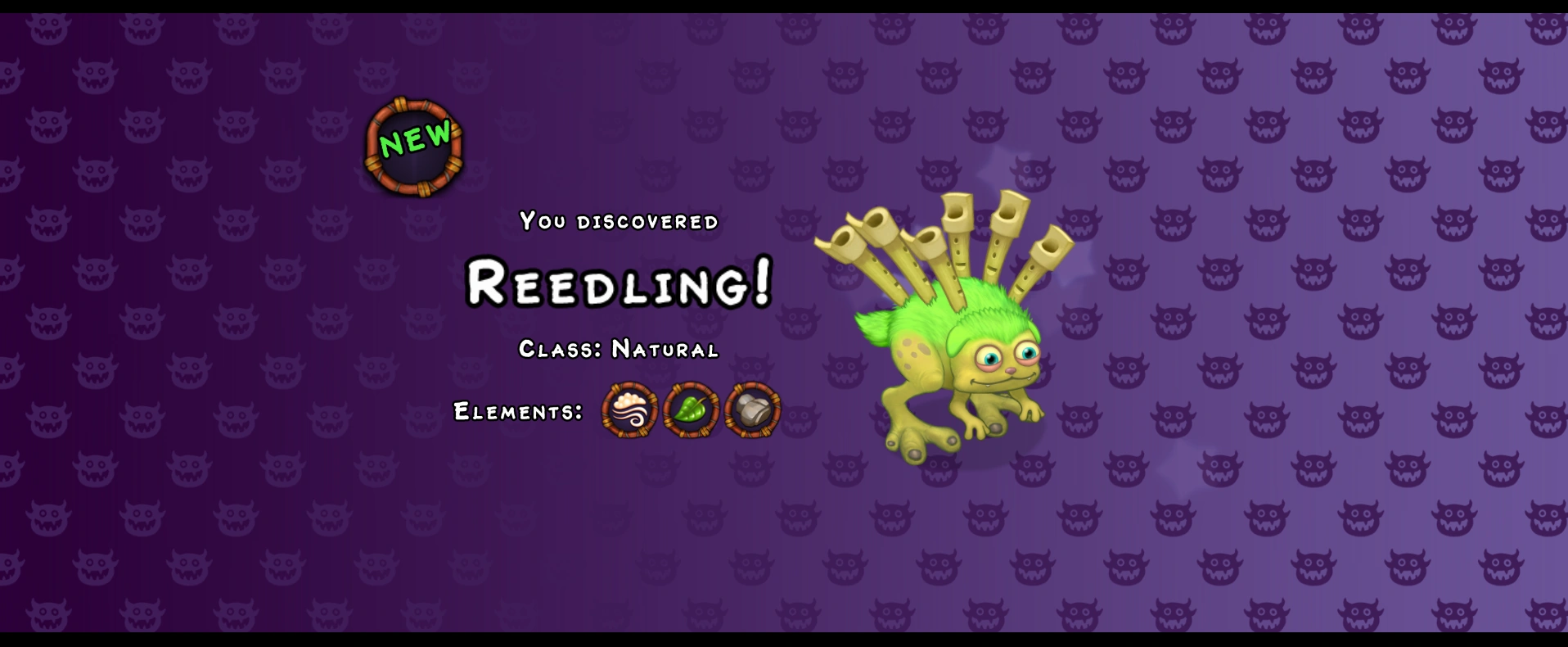The image size is (1568, 647).
Task: Click the You Discovered header text
Action: [620, 219]
